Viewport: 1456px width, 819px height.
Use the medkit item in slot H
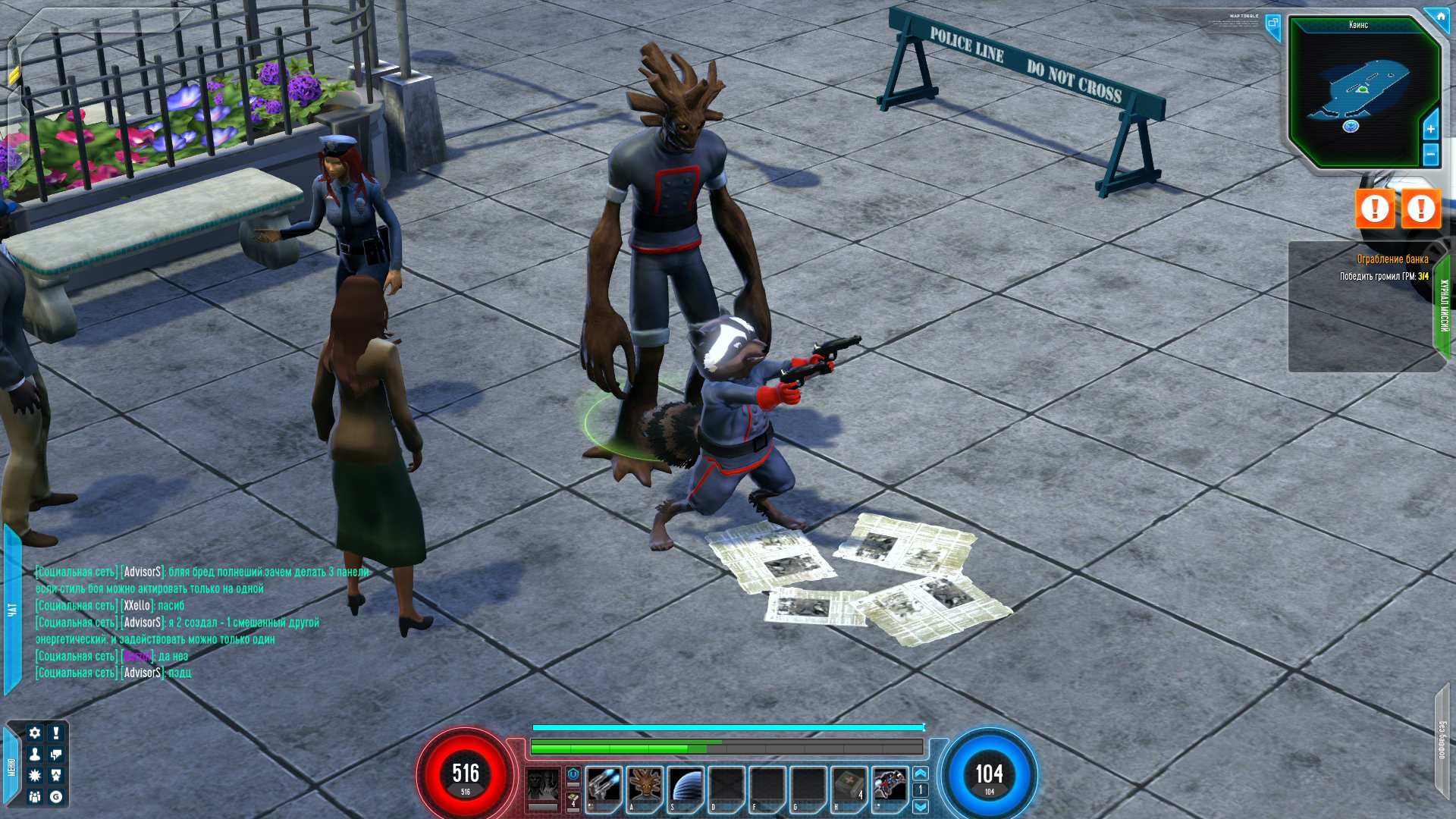tap(849, 785)
